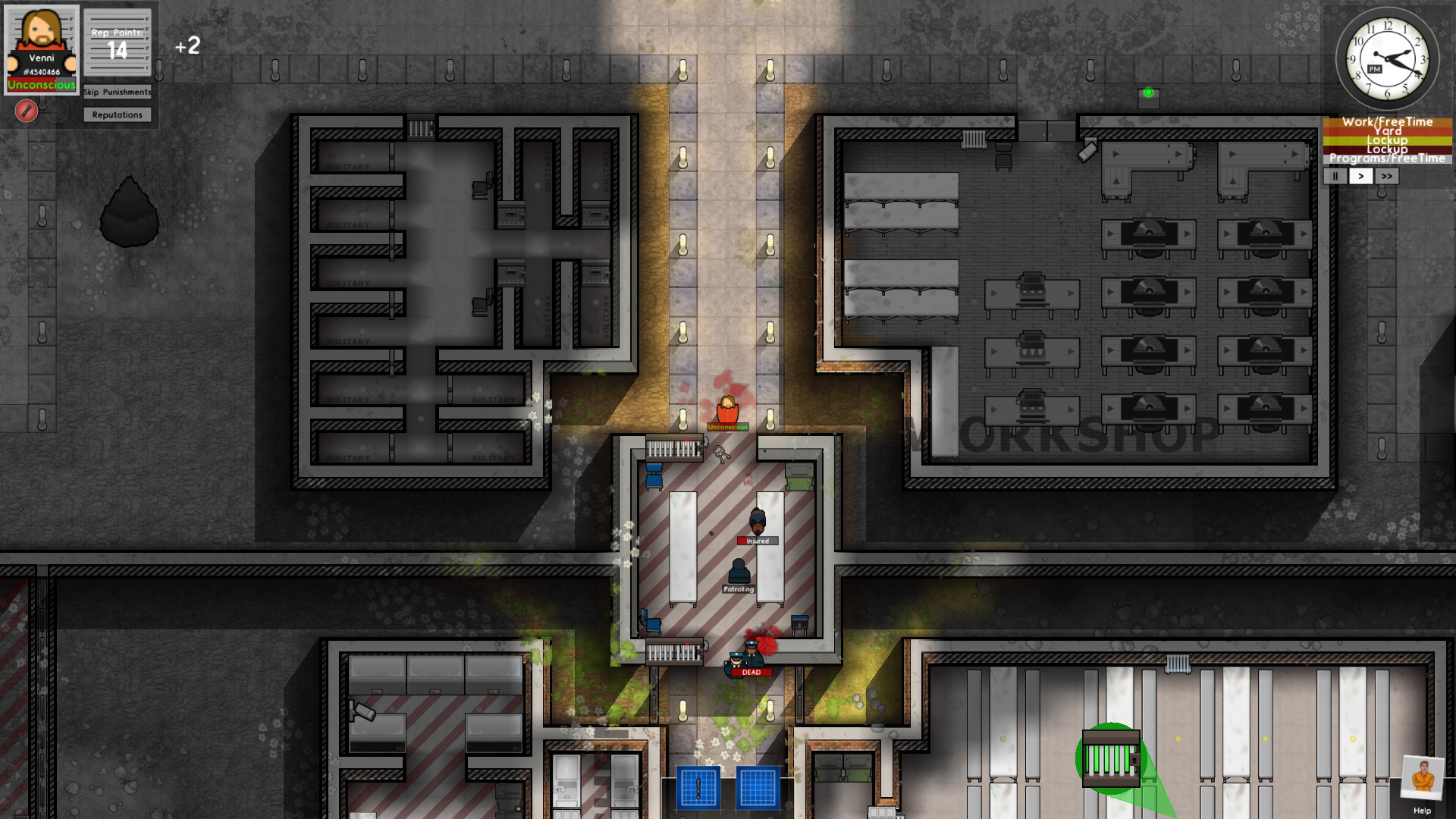The width and height of the screenshot is (1456, 819).
Task: Pause the game speed
Action: tap(1335, 176)
